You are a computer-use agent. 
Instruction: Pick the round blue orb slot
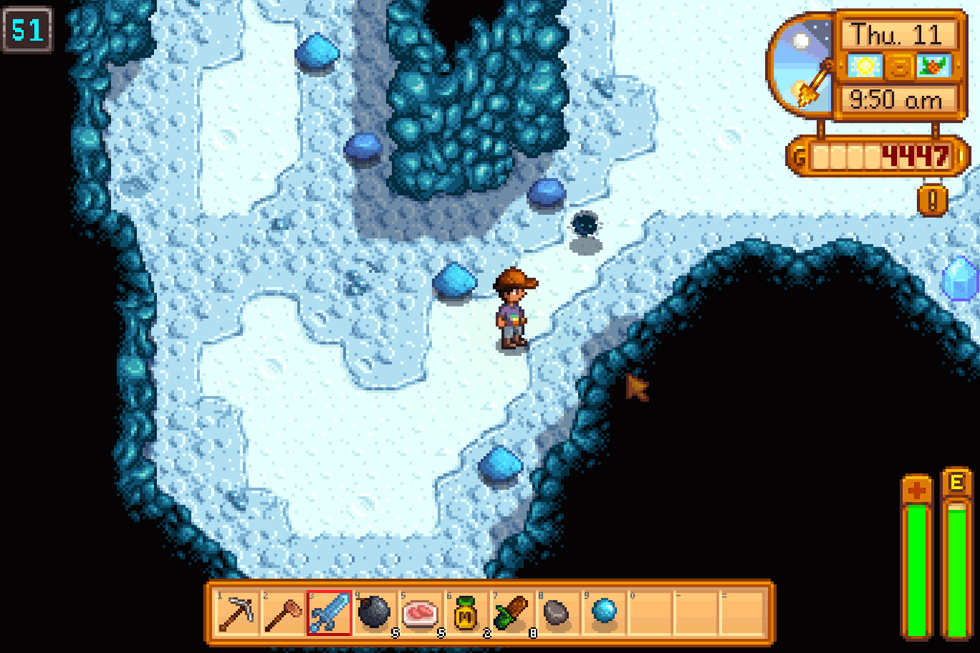point(604,612)
